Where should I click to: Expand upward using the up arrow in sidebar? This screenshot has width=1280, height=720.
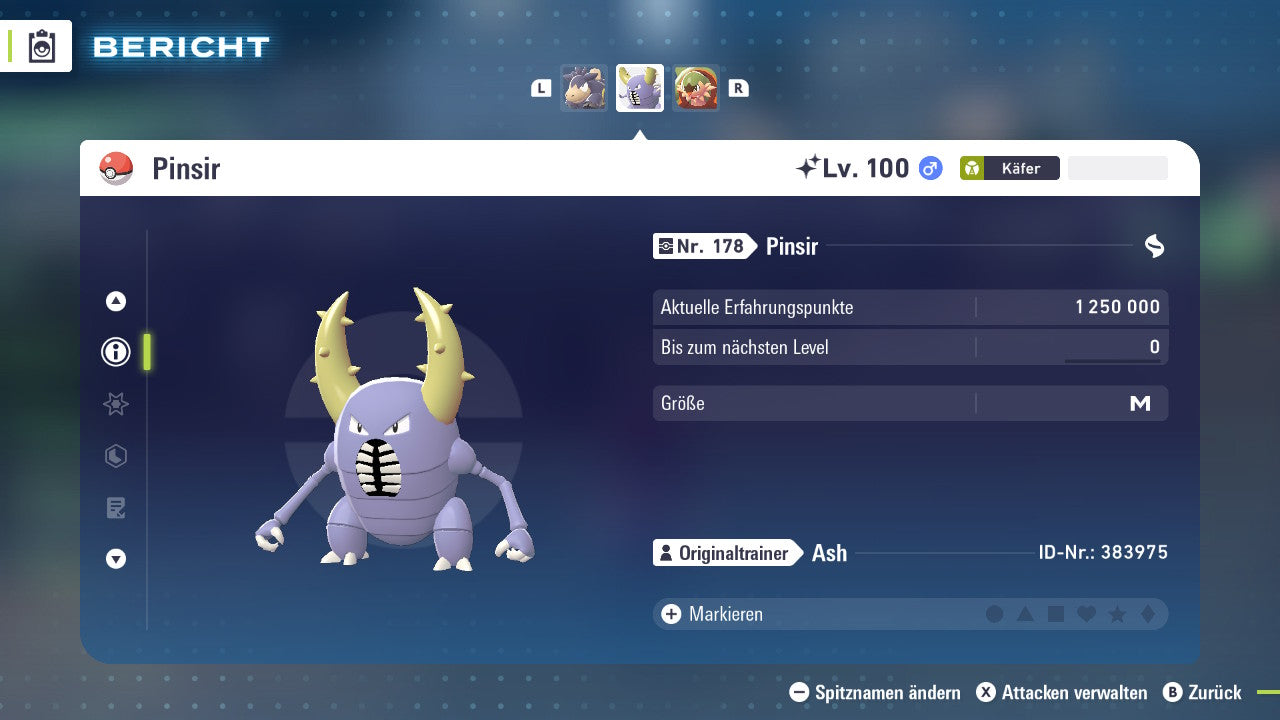point(115,301)
